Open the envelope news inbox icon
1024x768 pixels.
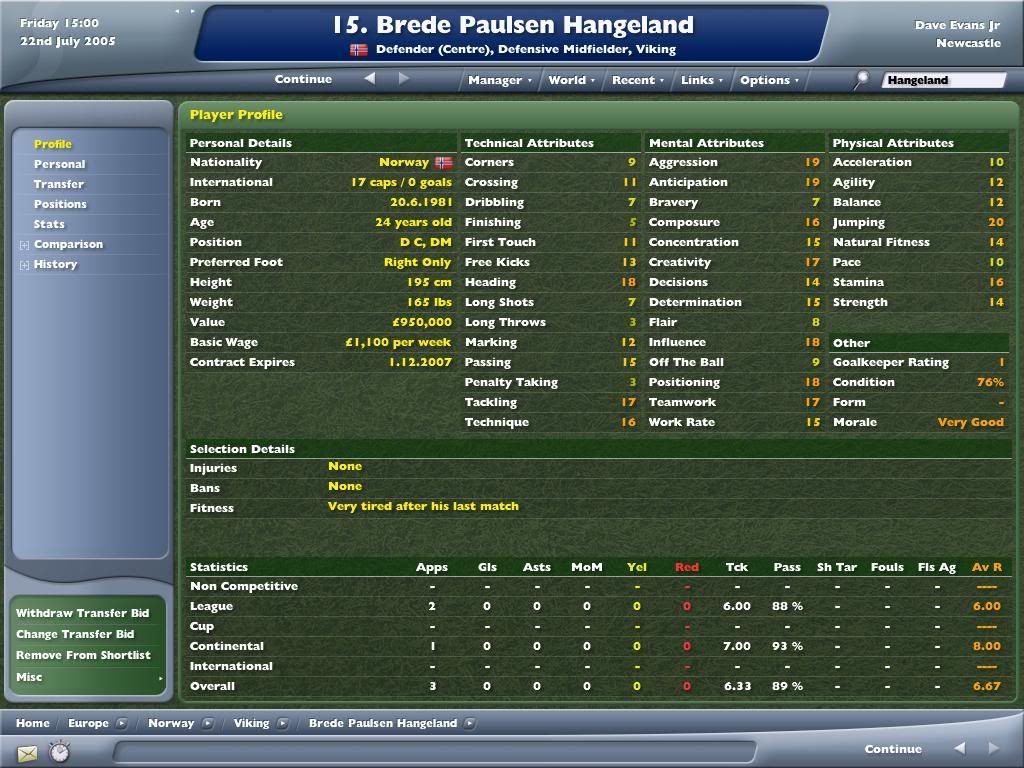coord(27,753)
